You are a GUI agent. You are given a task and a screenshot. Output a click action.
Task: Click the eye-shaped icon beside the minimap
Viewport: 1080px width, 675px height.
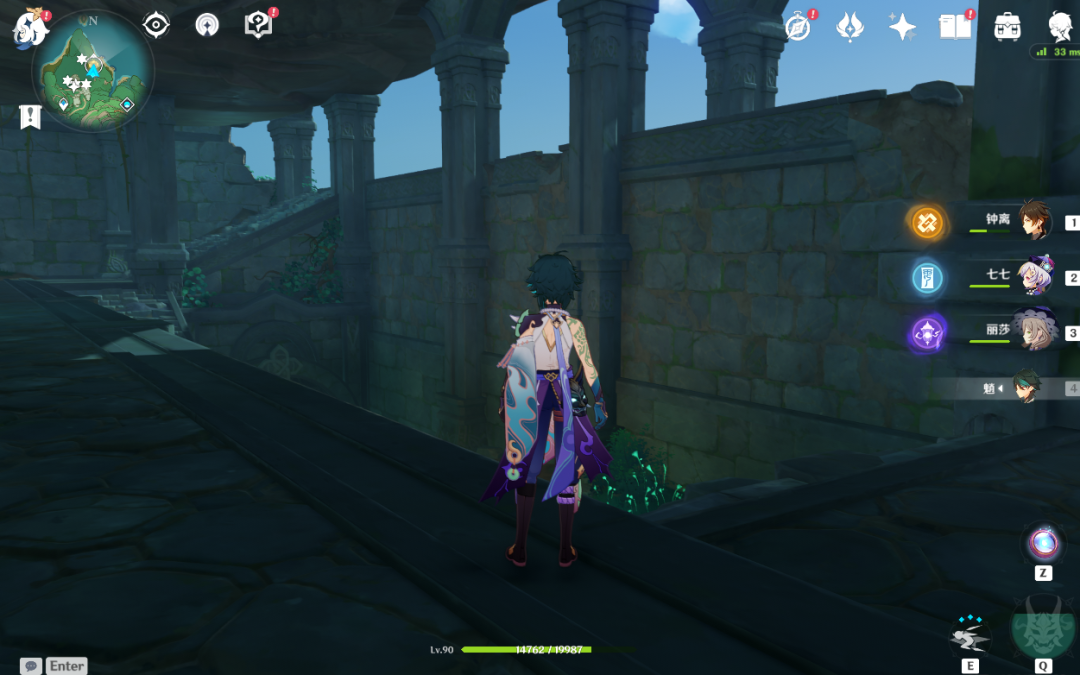156,25
